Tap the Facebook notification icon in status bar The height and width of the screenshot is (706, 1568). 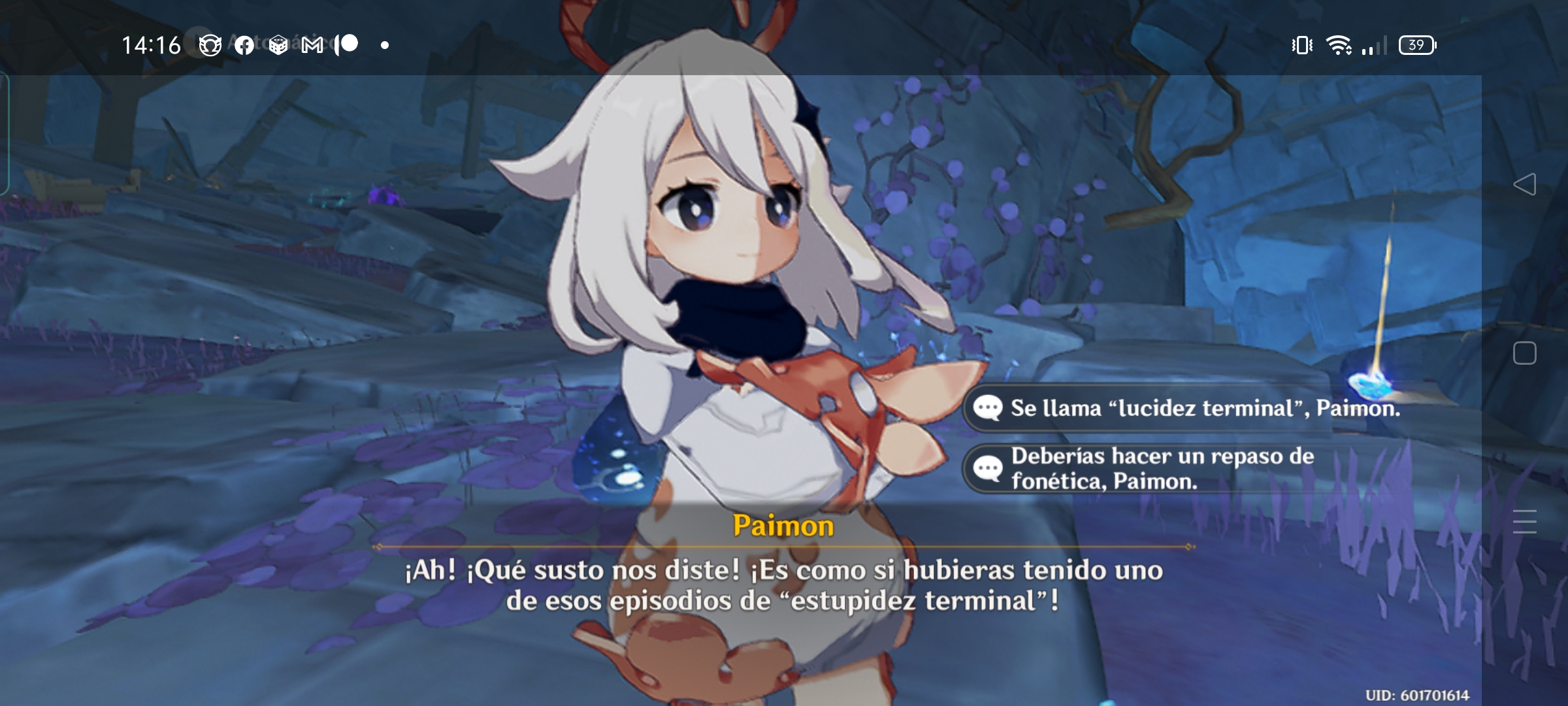pos(245,44)
